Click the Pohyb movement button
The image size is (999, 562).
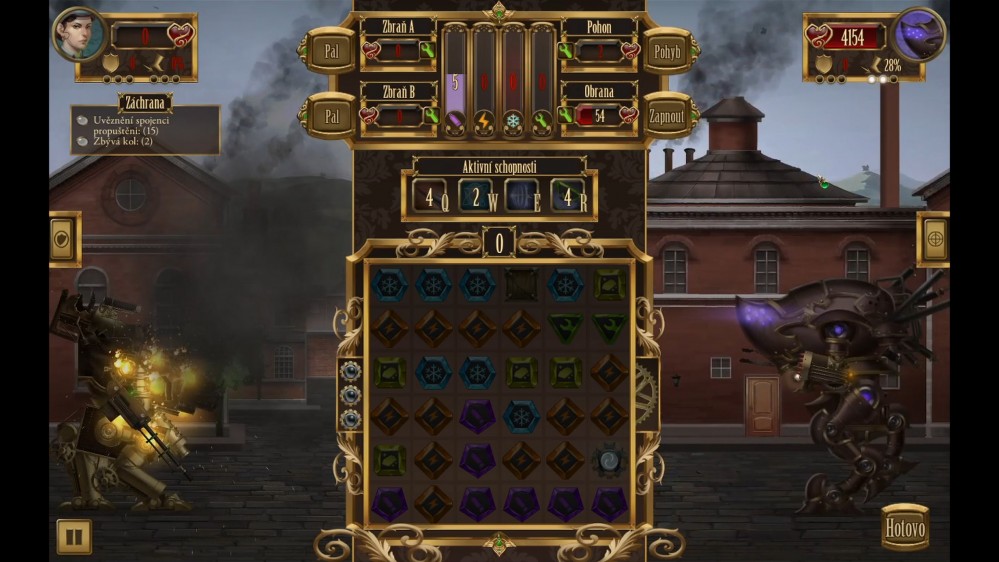(667, 49)
